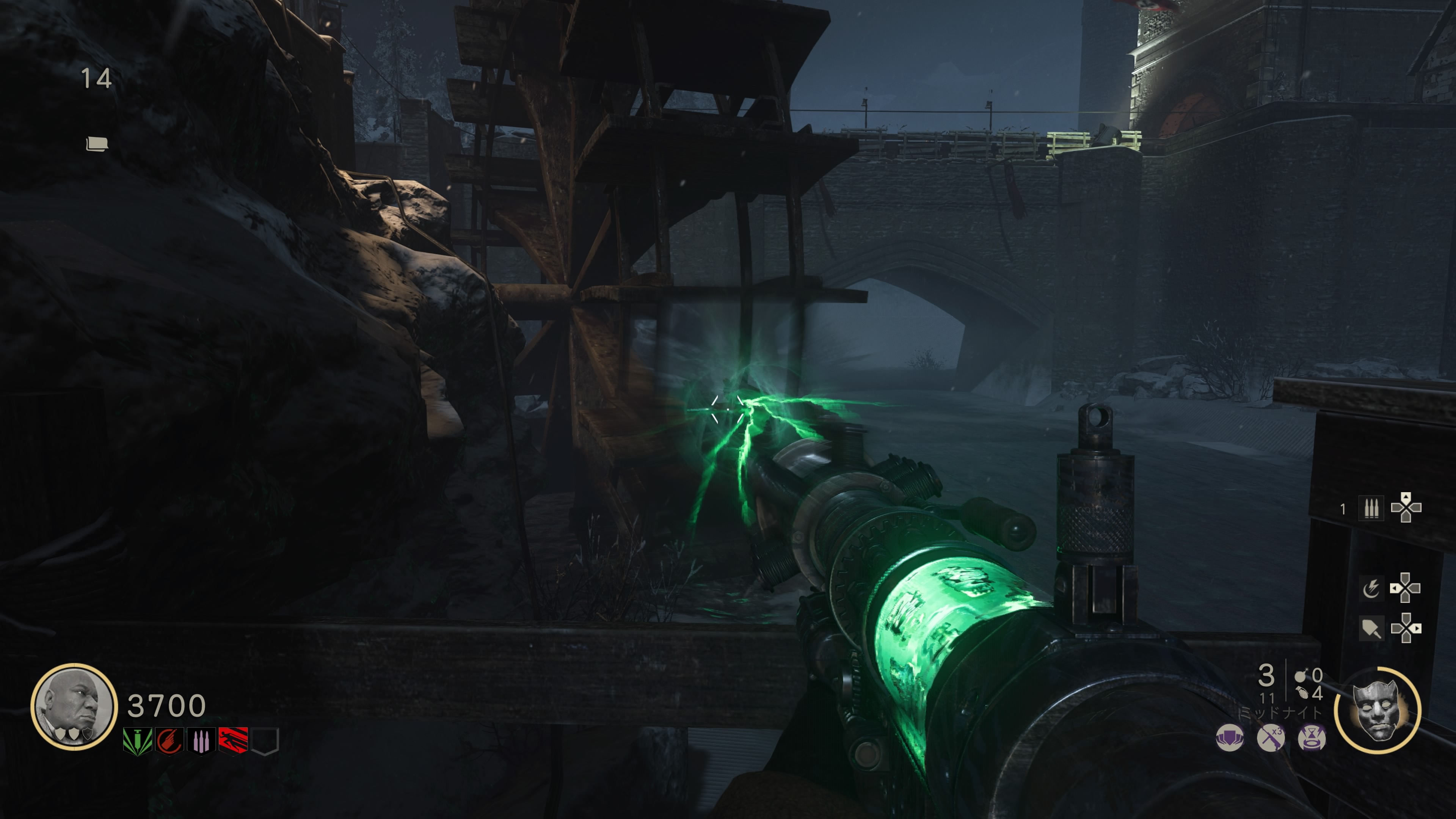1456x819 pixels.
Task: Use the x3 rifle elixir
Action: (x=1271, y=738)
